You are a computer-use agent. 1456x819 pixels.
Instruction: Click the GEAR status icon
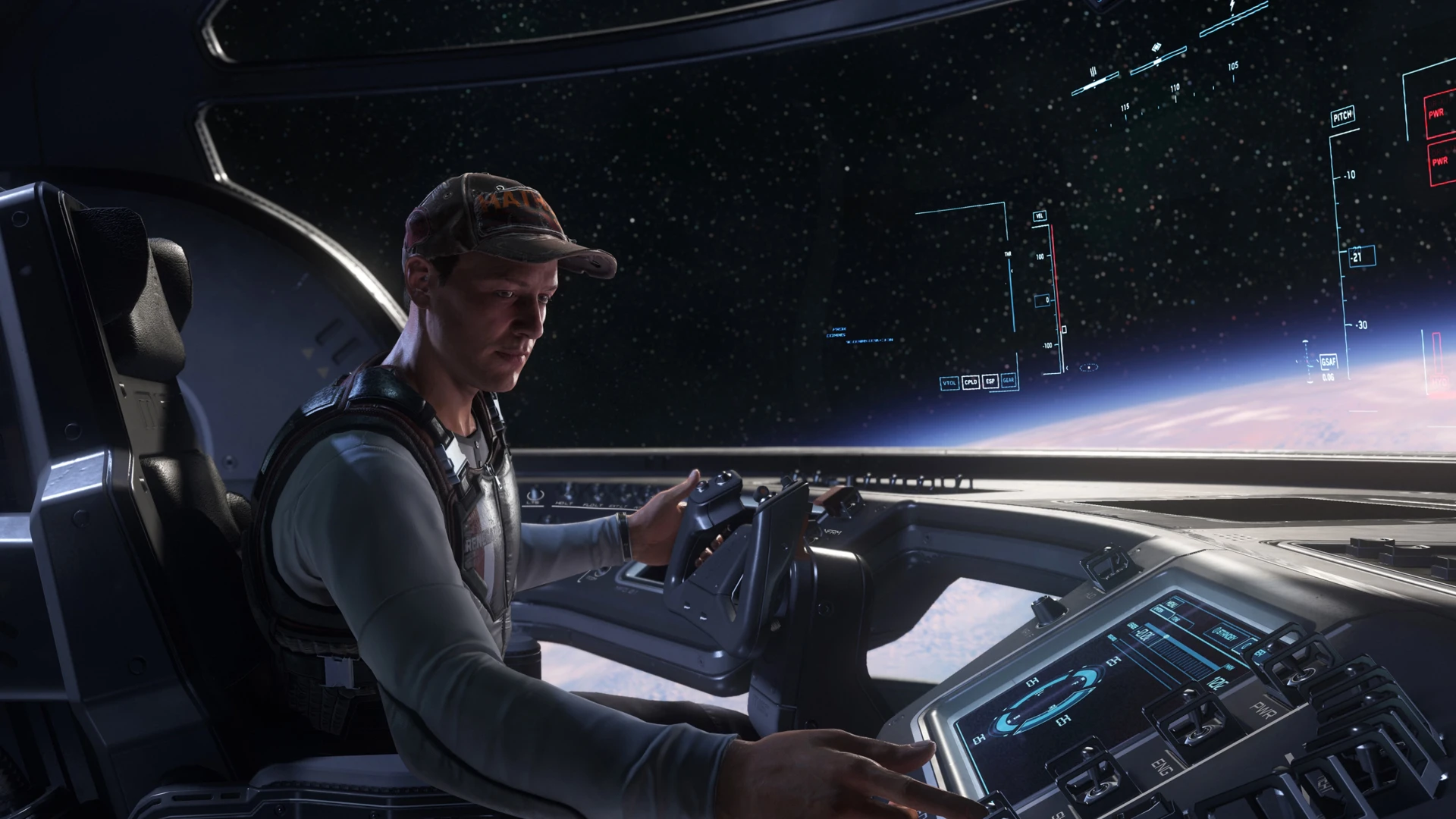coord(1009,380)
